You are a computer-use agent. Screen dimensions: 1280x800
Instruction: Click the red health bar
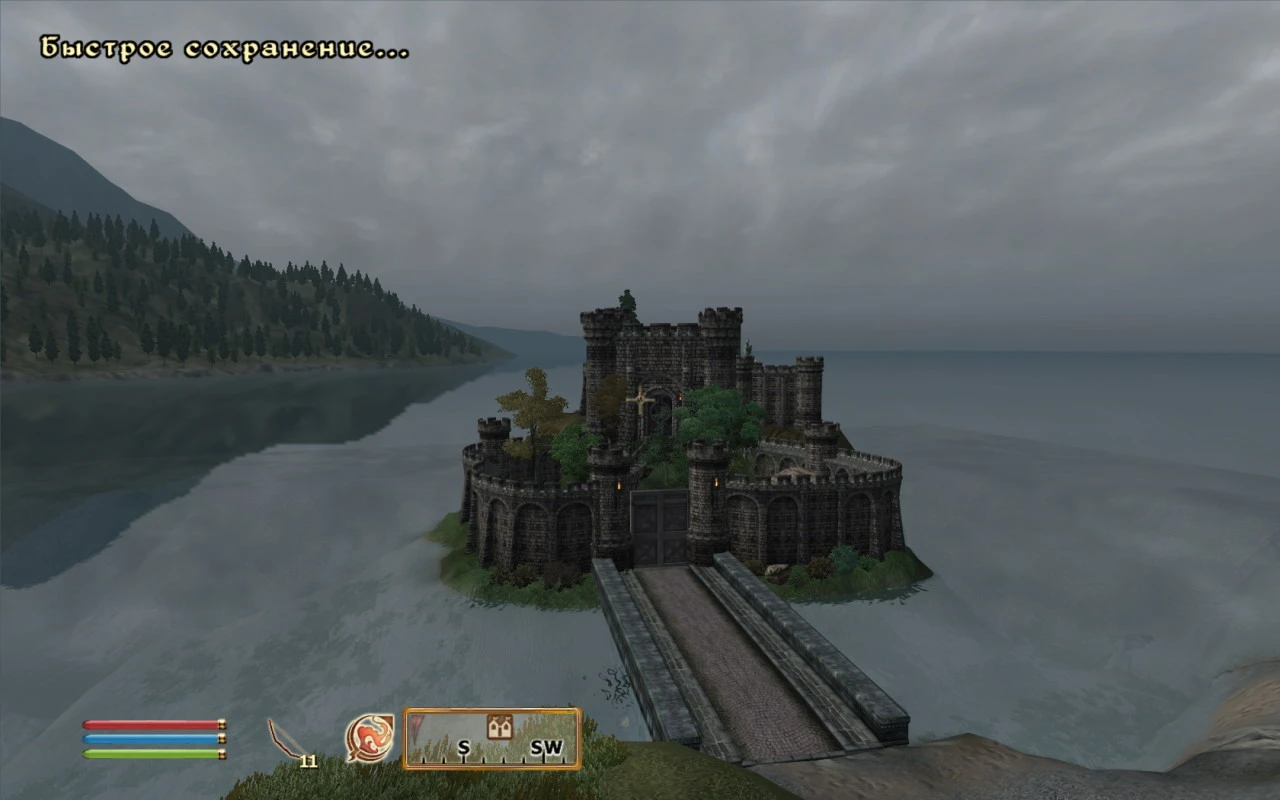pos(150,723)
